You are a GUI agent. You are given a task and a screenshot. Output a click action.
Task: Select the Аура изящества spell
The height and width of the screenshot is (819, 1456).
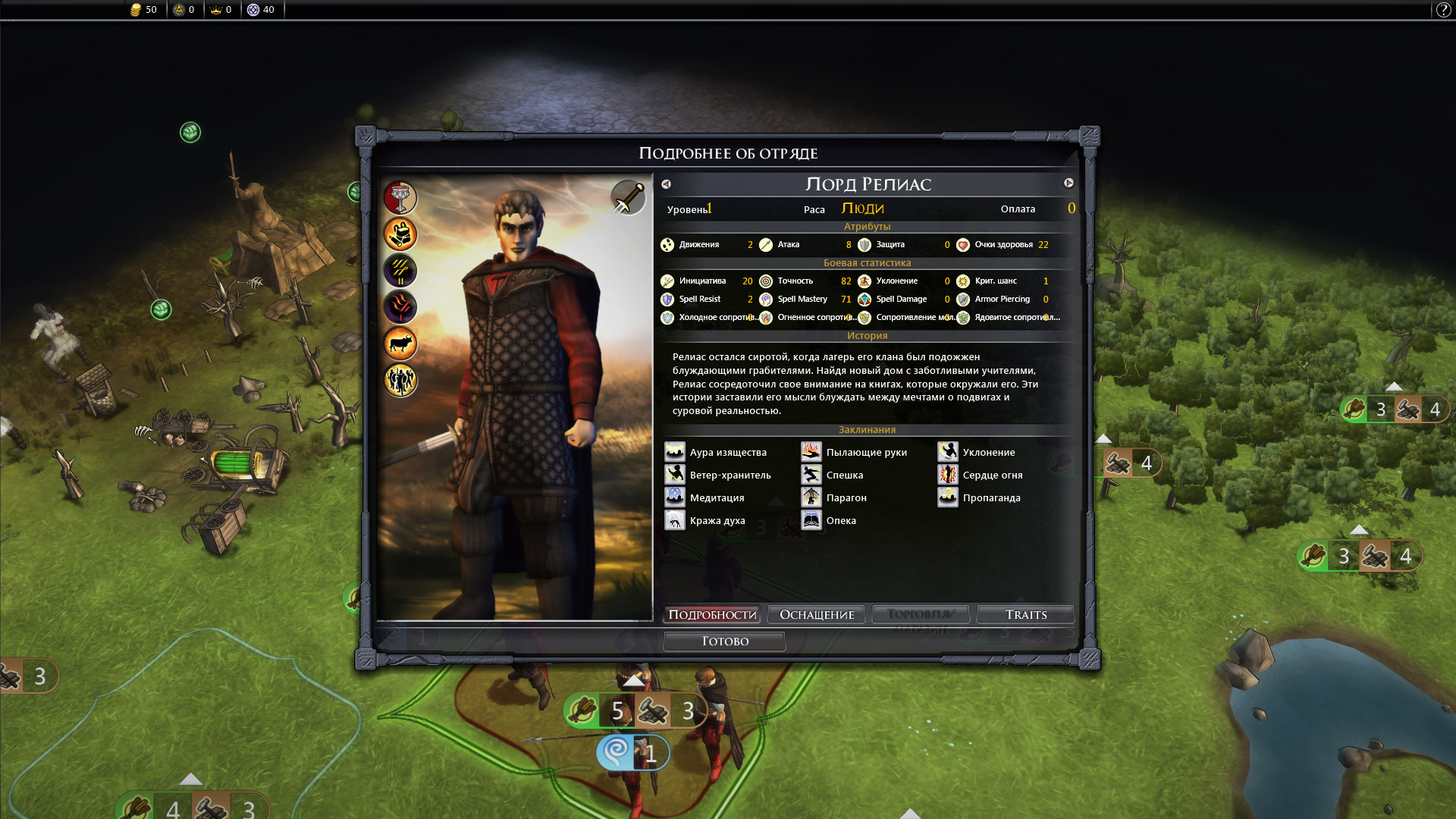coord(717,453)
